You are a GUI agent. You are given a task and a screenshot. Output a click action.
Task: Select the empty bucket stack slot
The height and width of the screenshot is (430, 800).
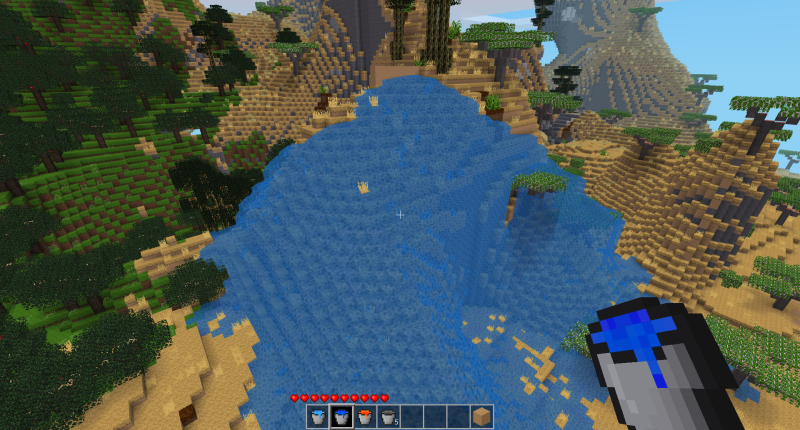[387, 417]
